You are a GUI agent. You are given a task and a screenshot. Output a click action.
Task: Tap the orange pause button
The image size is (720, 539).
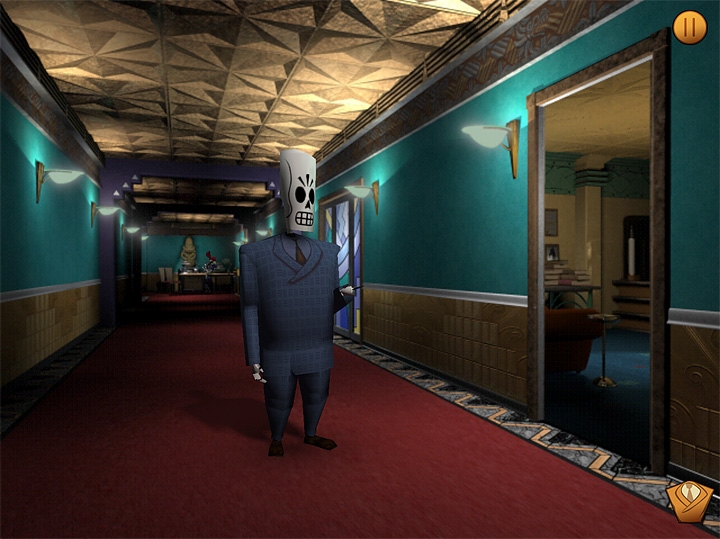[x=689, y=27]
